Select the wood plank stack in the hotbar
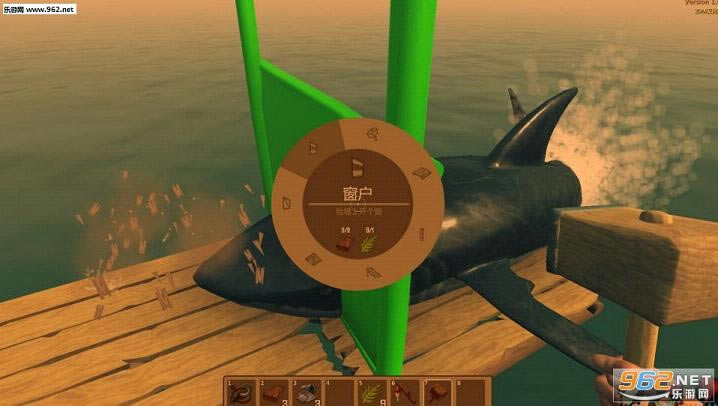The height and width of the screenshot is (406, 718). [274, 392]
